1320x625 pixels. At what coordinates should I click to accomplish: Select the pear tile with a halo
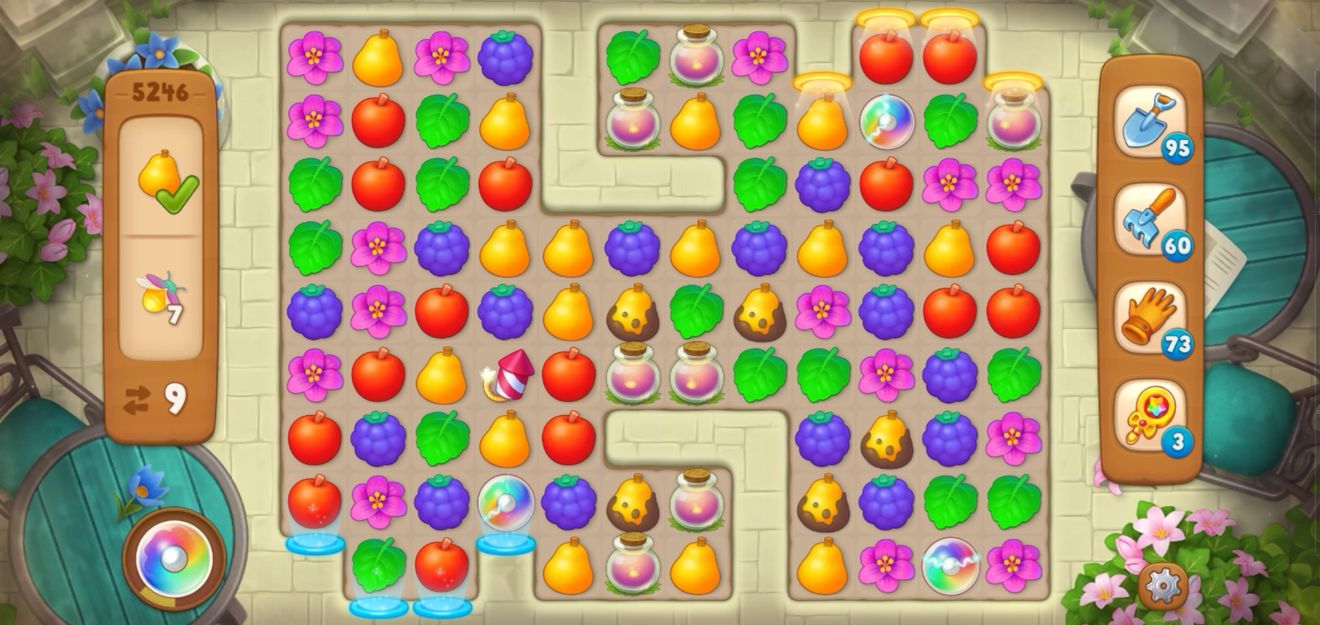(x=822, y=122)
